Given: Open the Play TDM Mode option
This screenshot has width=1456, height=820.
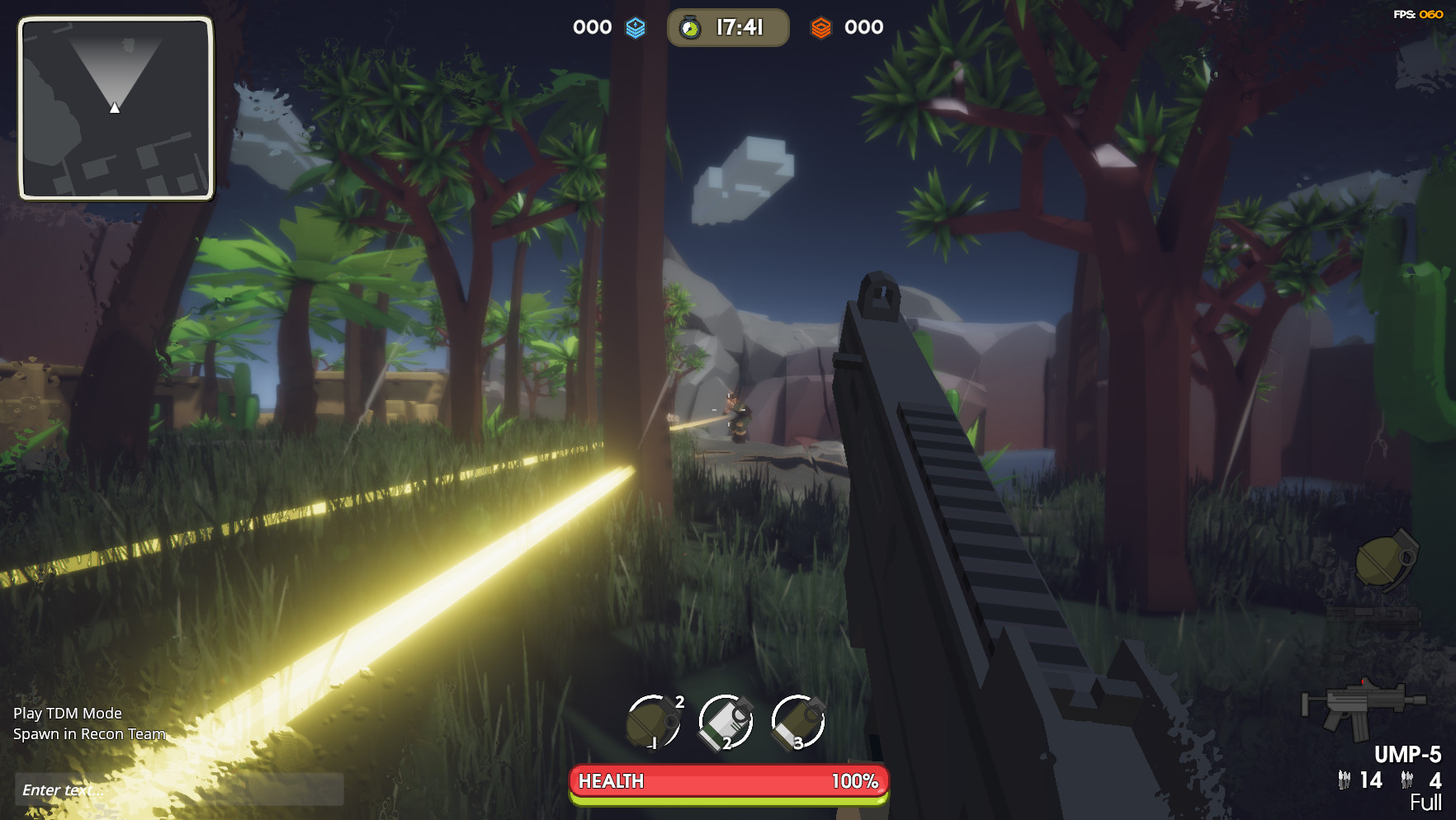Looking at the screenshot, I should pyautogui.click(x=69, y=713).
